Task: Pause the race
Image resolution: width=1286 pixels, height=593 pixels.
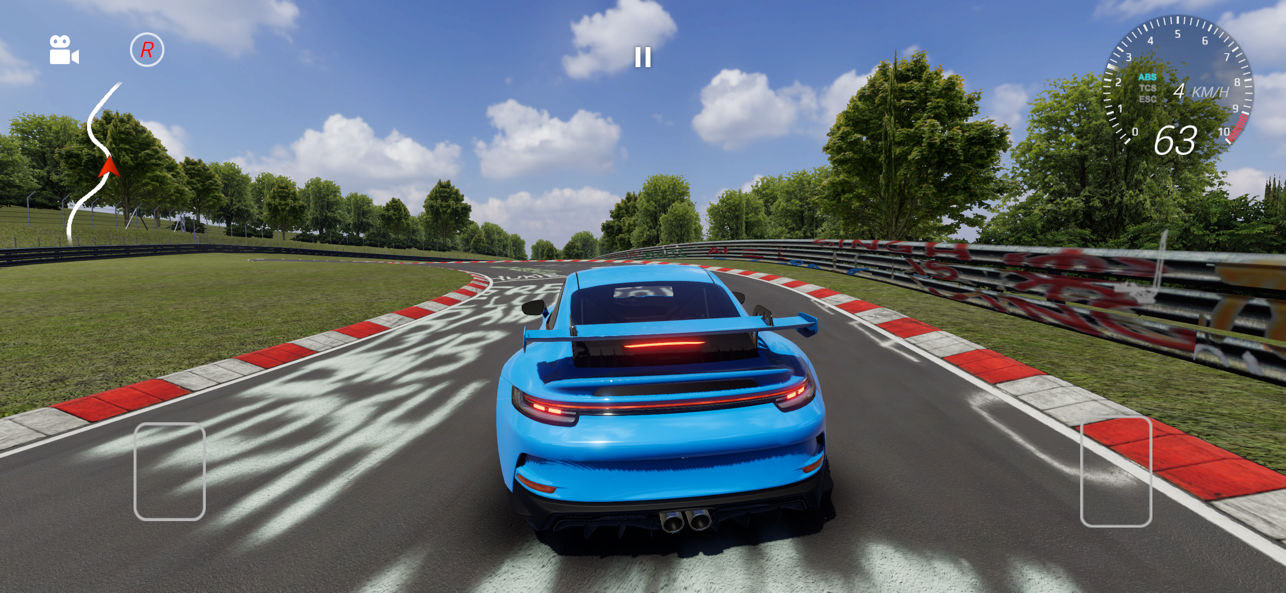Action: point(642,57)
